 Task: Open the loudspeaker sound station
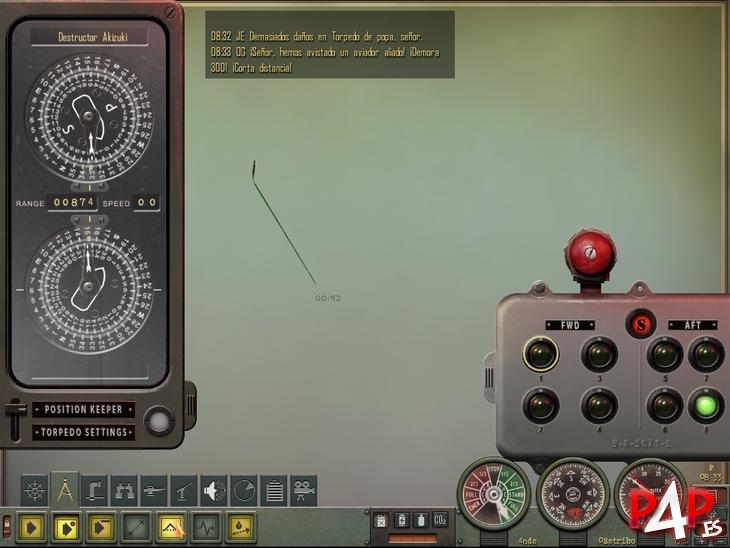pos(214,490)
